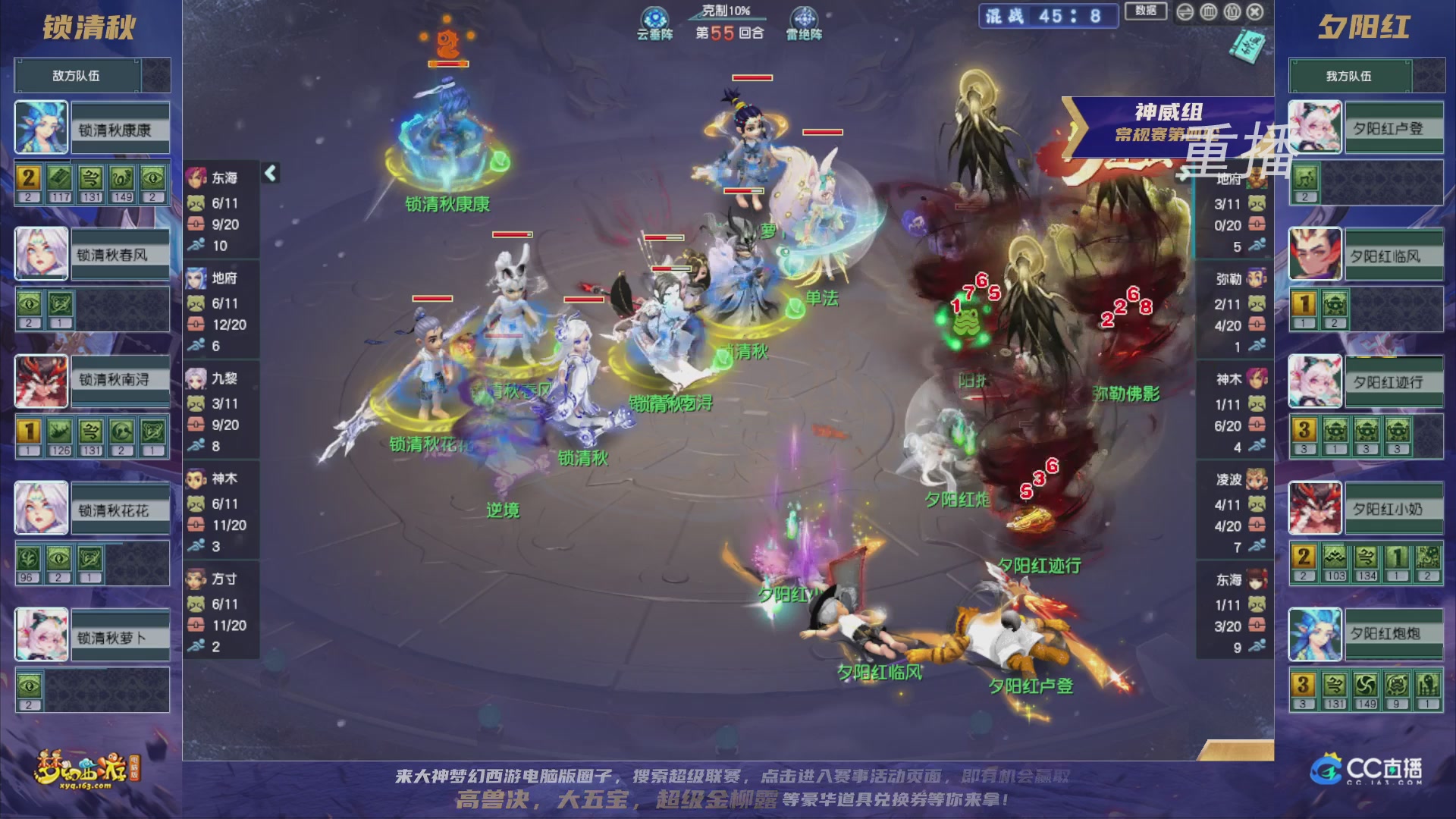This screenshot has width=1456, height=819.
Task: Click the buff icon numbered 149 under 锁清秋康康
Action: coord(121,177)
